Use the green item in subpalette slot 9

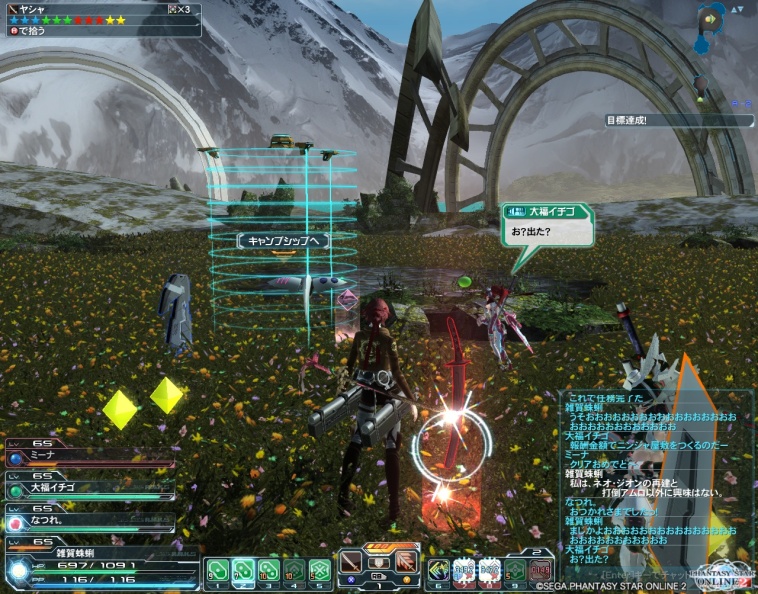(x=514, y=570)
